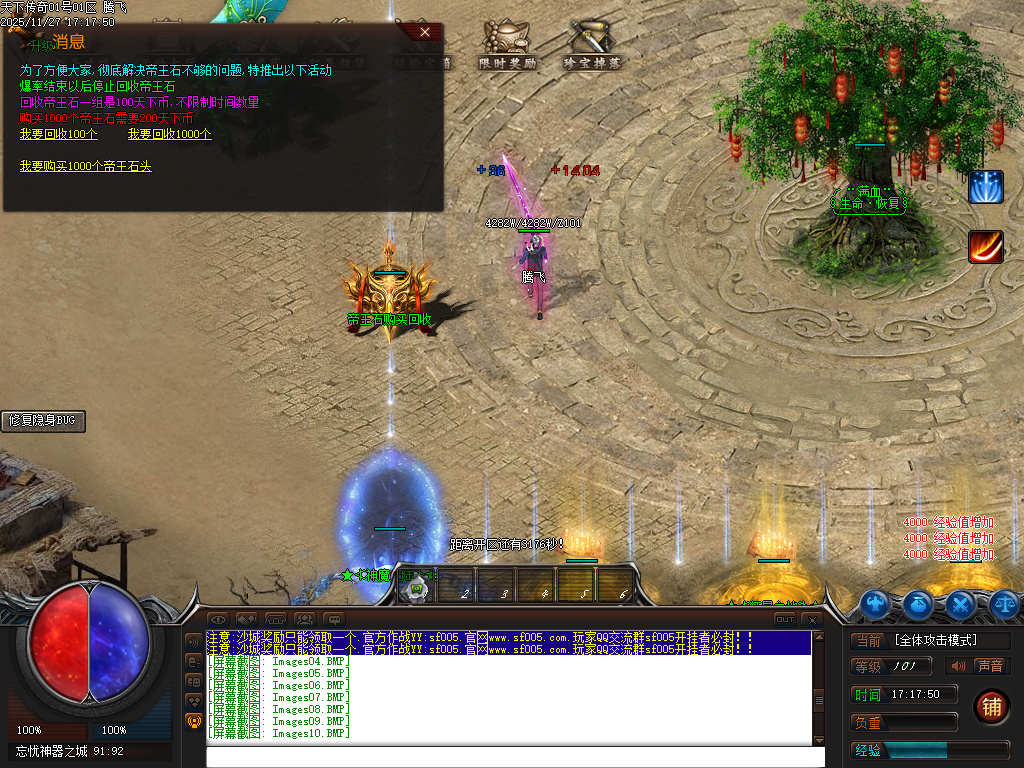Toggle the 声音 sound button

click(979, 666)
